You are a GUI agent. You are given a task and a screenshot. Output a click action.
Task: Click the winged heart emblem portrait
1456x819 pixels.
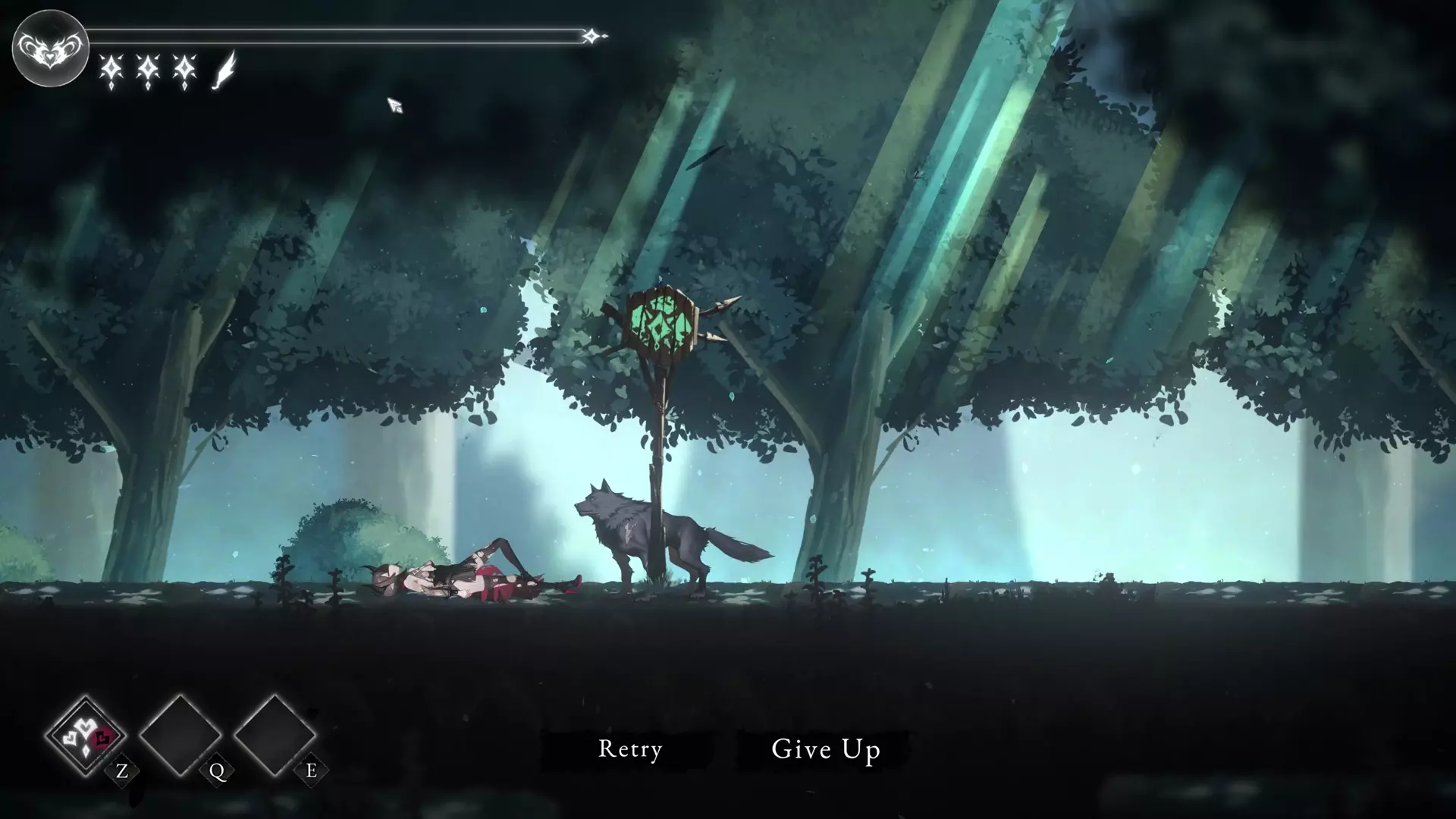tap(50, 49)
